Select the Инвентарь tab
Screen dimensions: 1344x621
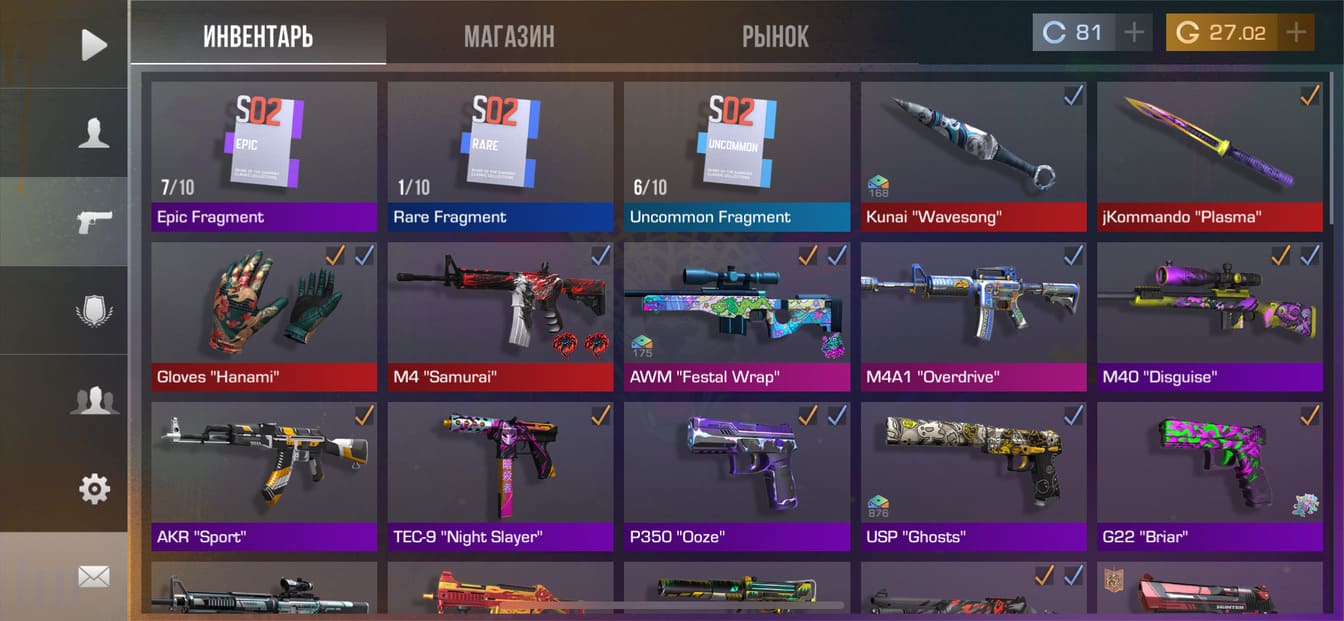pyautogui.click(x=258, y=37)
